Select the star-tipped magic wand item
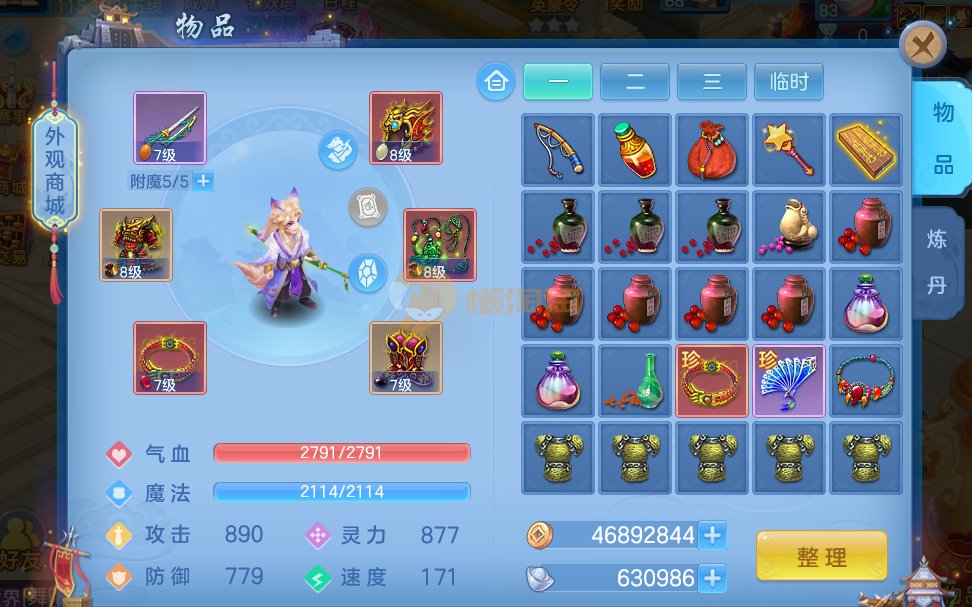 [789, 150]
